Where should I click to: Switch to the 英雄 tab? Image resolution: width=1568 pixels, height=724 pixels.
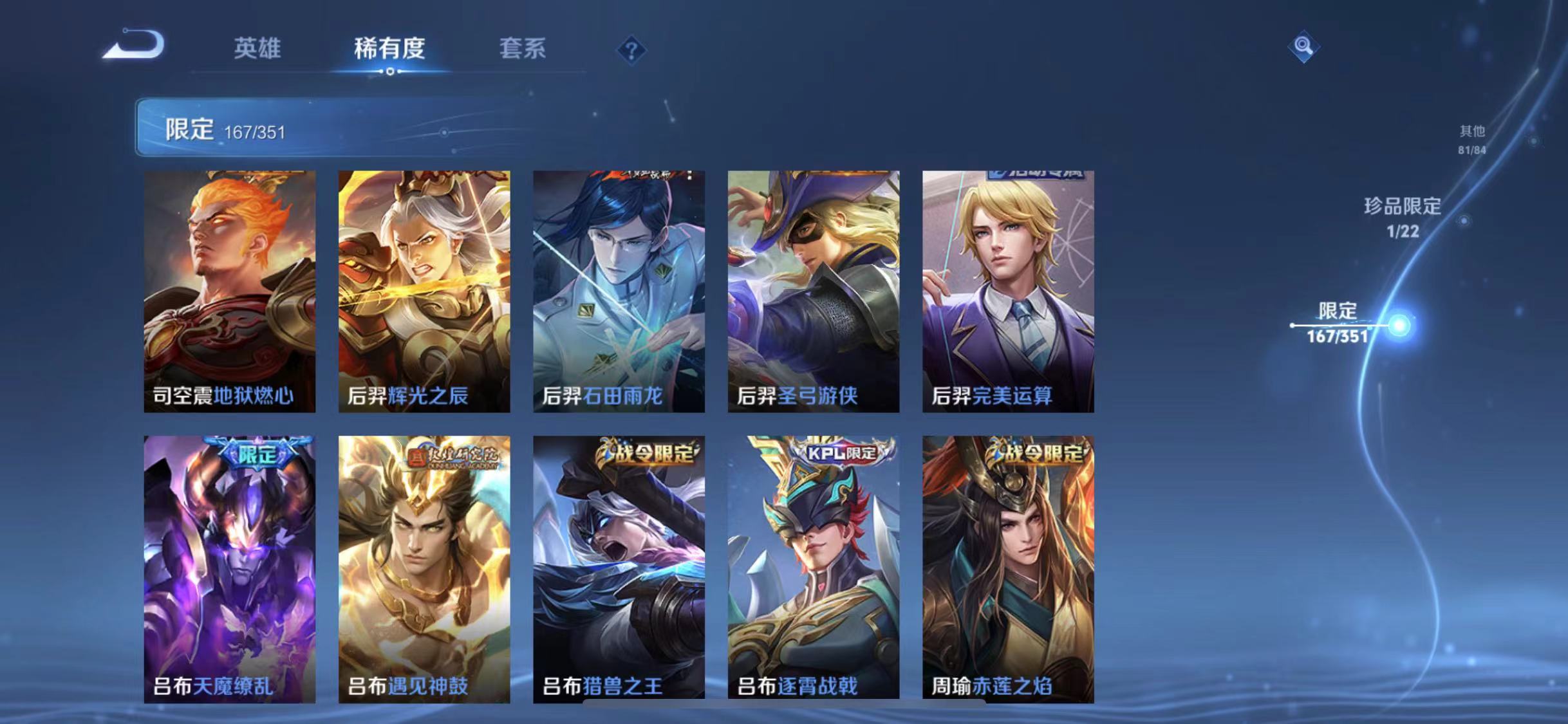(259, 50)
